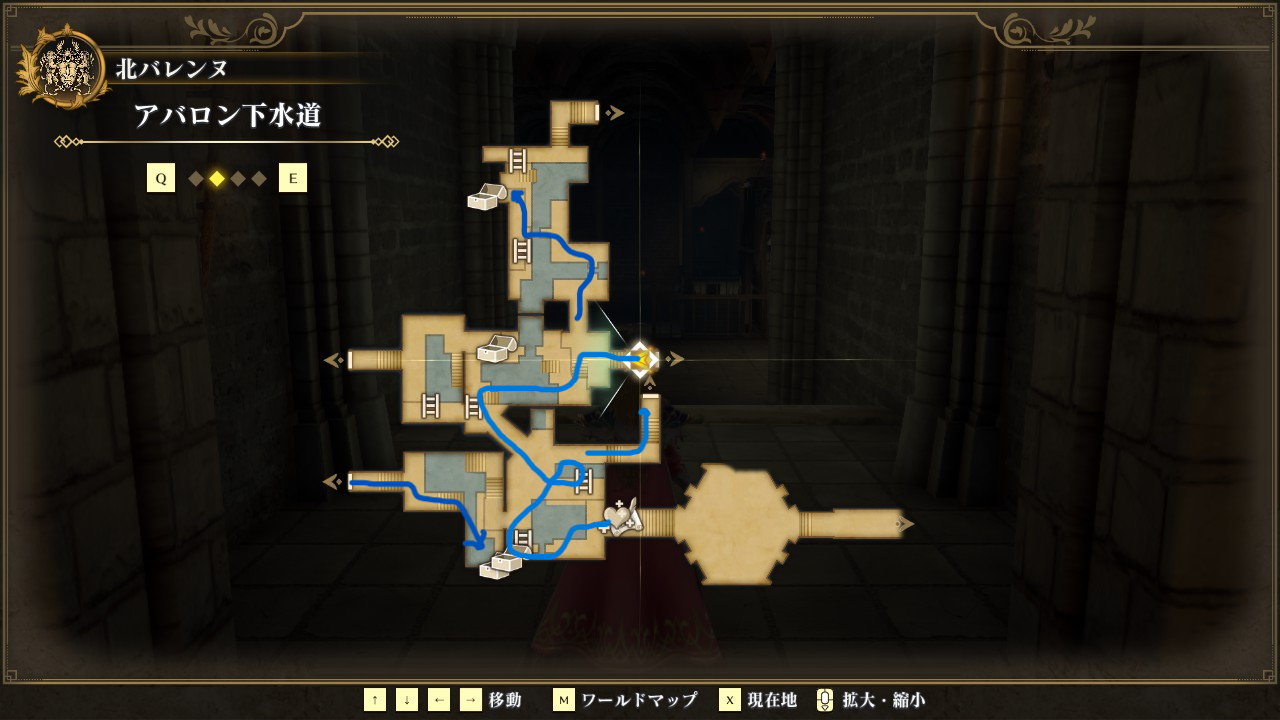Select the heart healing point marker

click(619, 517)
